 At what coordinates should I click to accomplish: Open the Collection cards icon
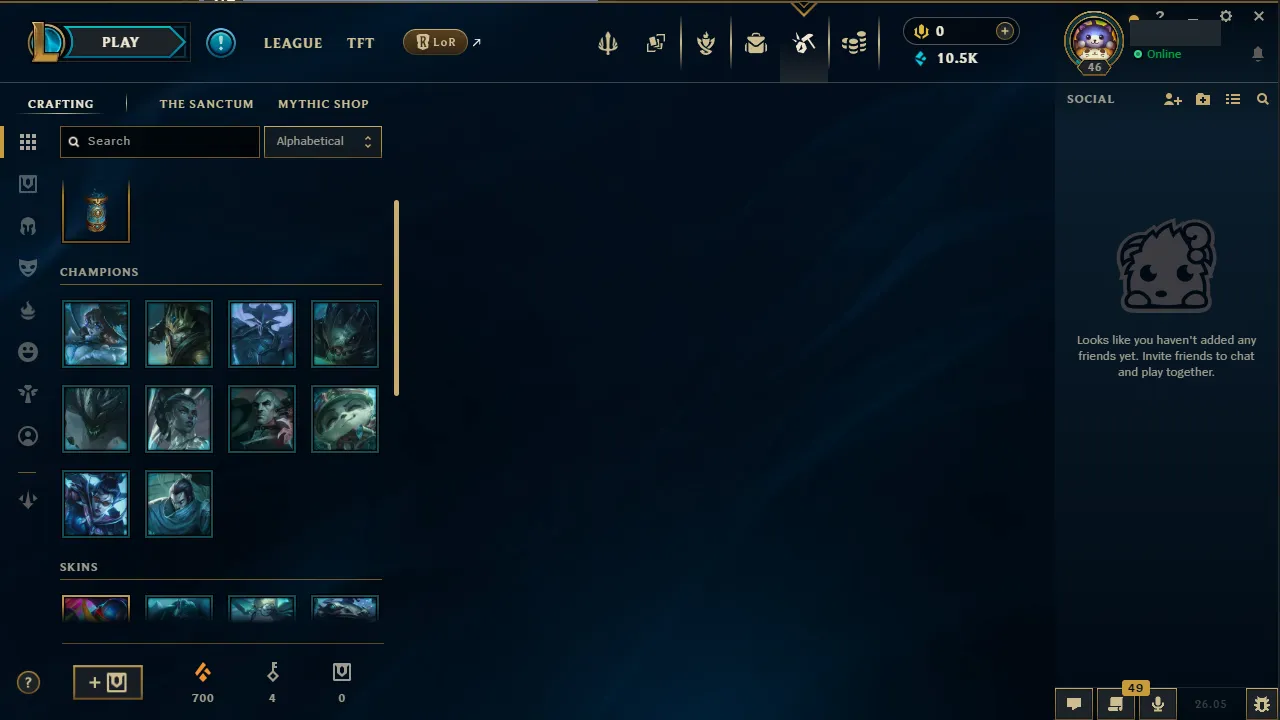[656, 42]
